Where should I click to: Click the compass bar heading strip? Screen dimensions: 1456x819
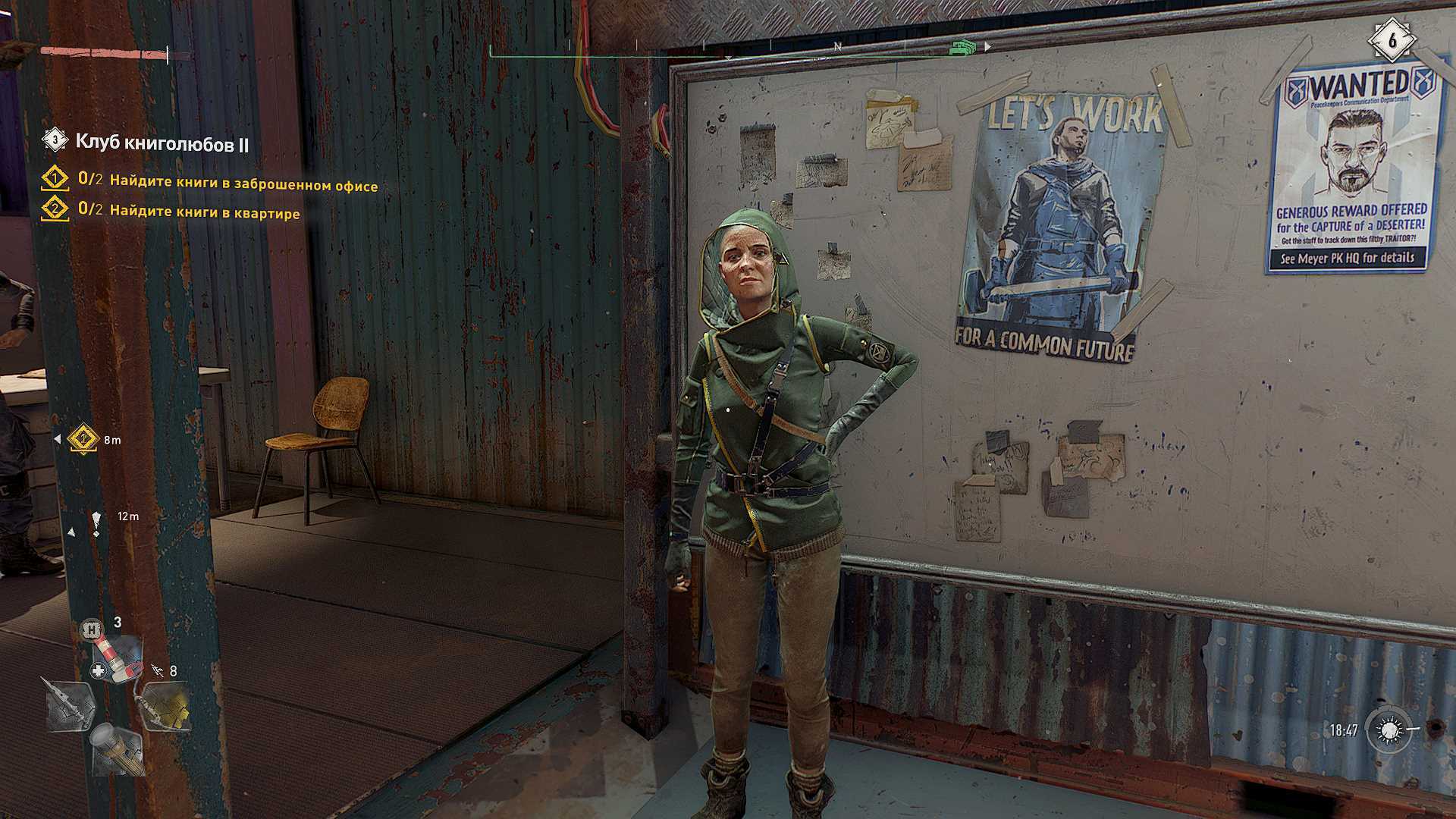[739, 48]
